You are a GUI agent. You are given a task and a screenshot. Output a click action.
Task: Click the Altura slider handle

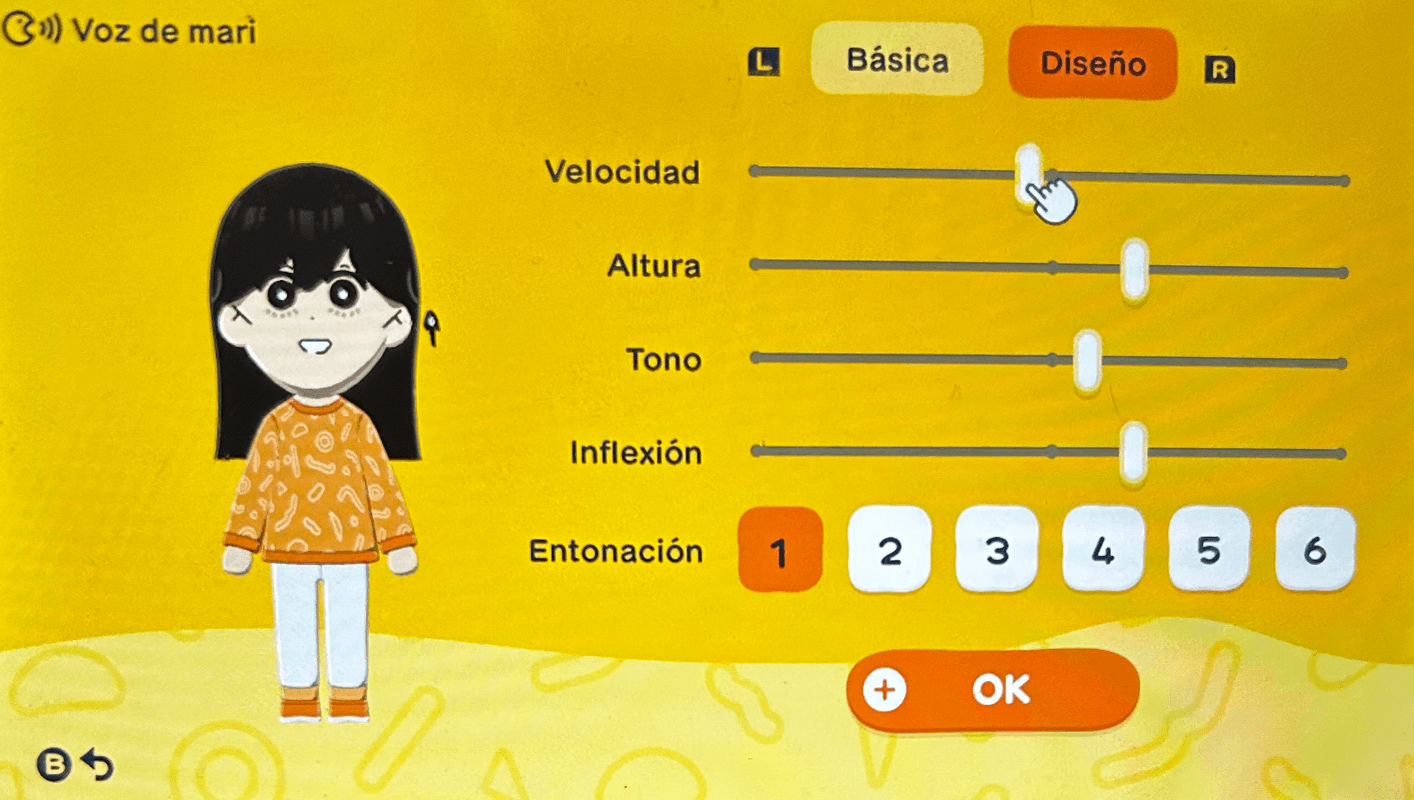coord(1133,266)
